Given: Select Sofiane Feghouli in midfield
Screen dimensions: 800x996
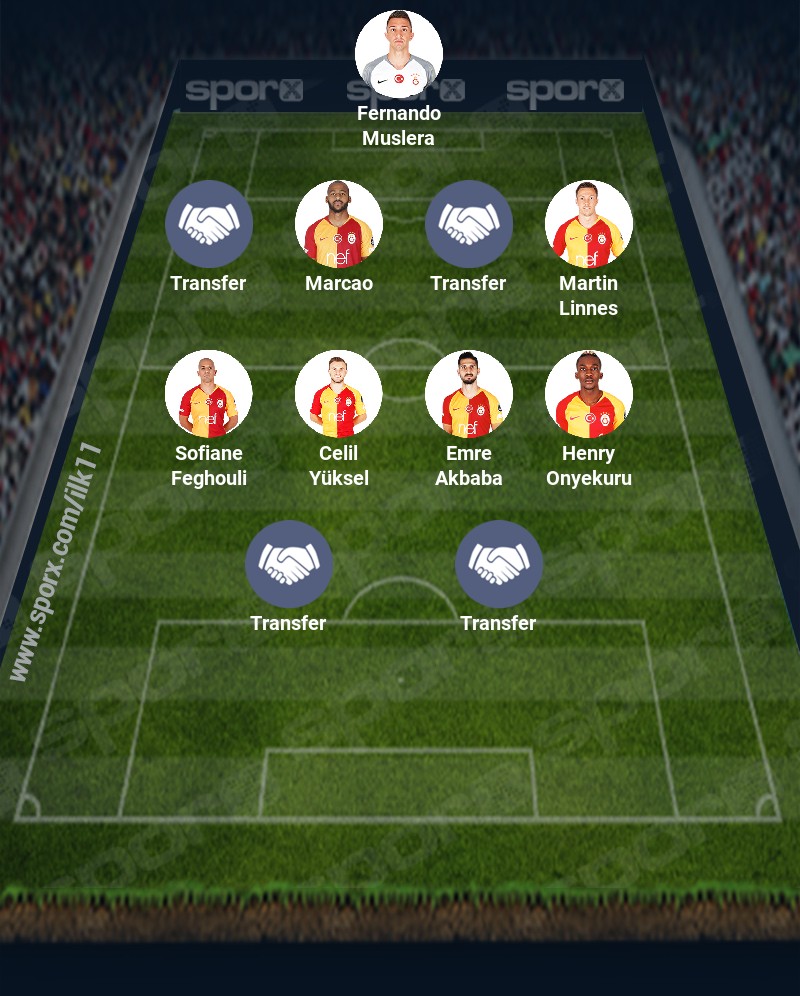Looking at the screenshot, I should (209, 394).
